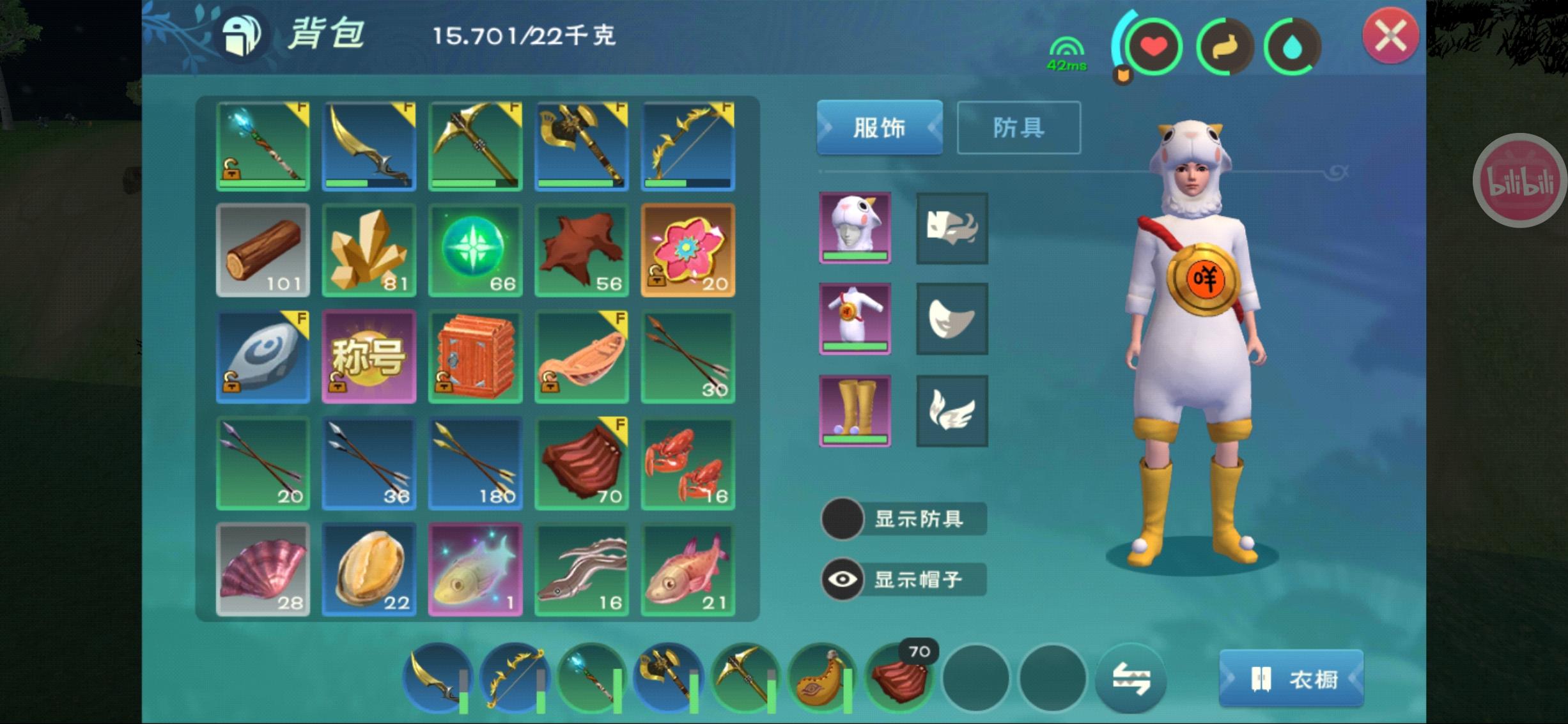Select the 称号 title item
Screen dimensions: 1568x724
pos(369,357)
